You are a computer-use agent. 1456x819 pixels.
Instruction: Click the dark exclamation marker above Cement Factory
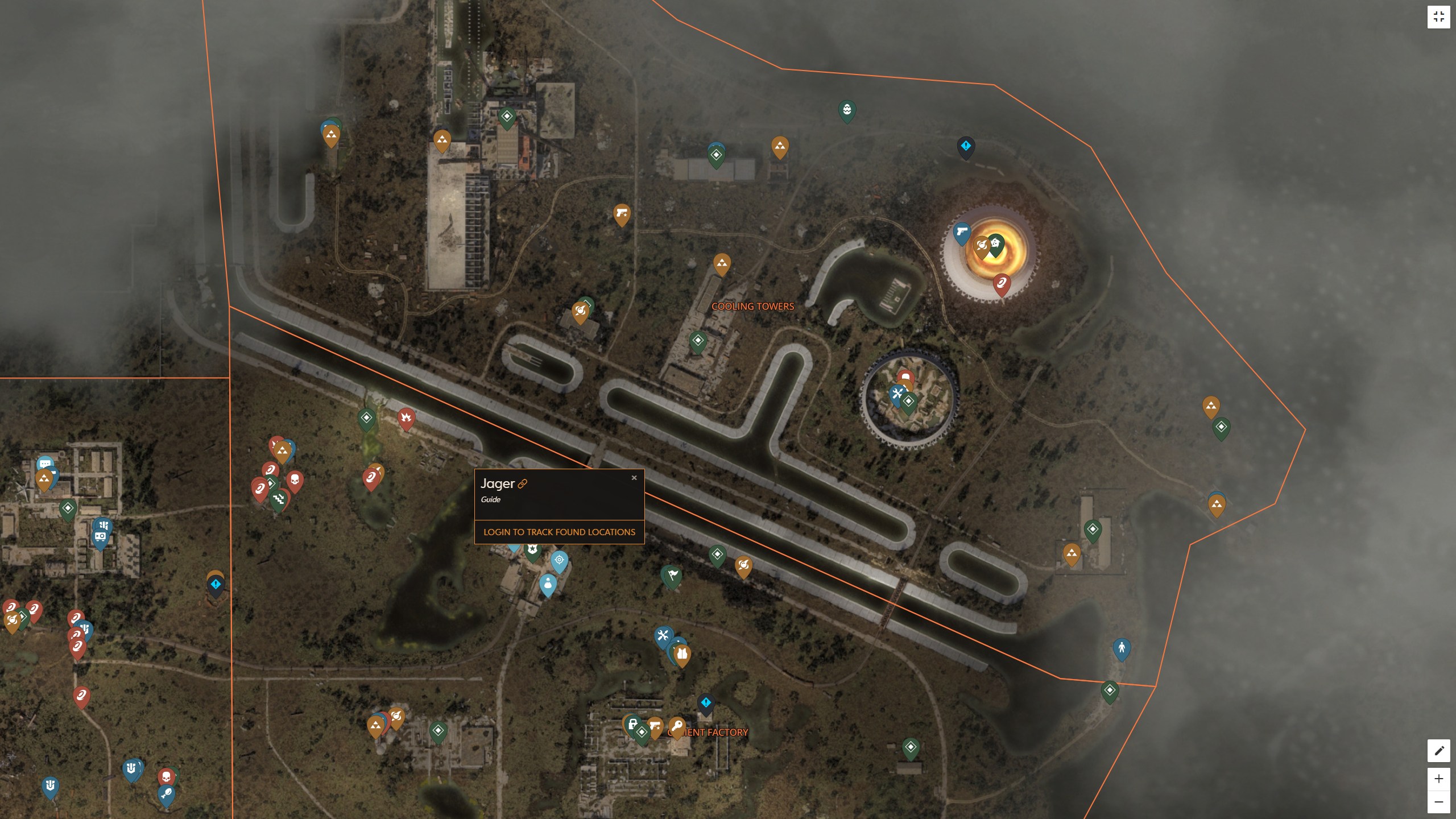click(706, 703)
